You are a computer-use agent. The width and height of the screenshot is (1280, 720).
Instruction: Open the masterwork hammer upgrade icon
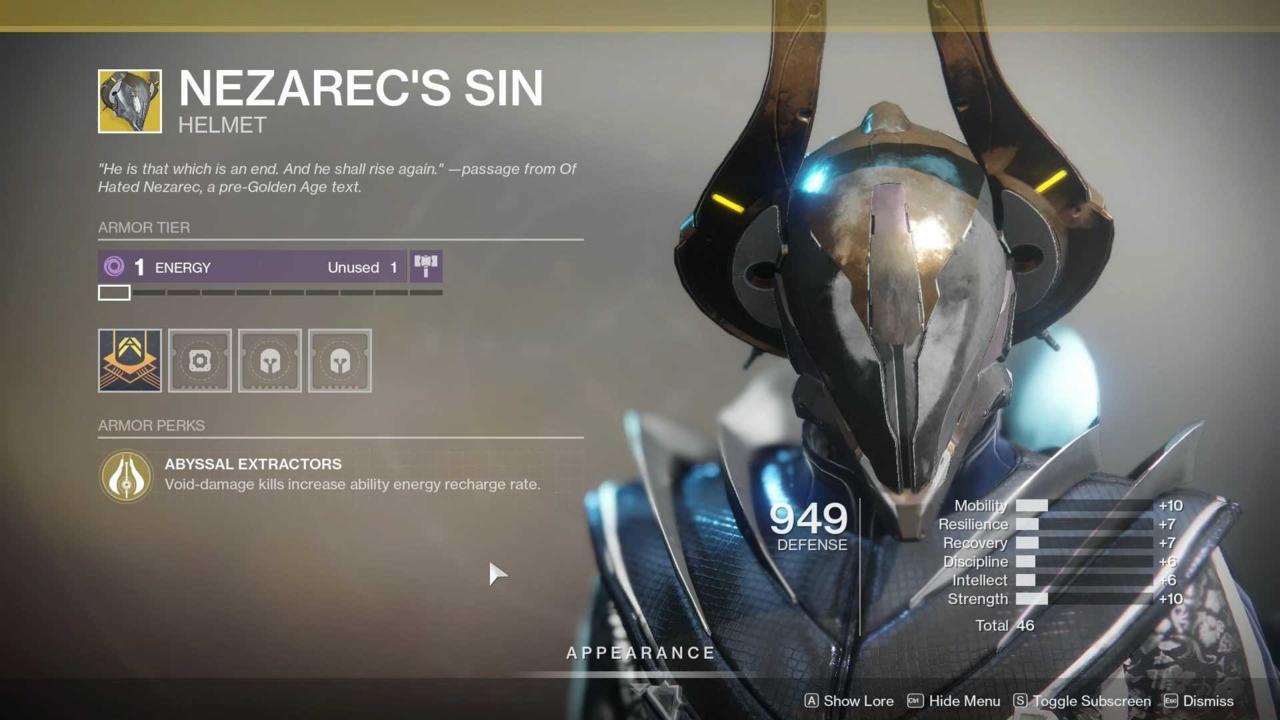pos(425,267)
